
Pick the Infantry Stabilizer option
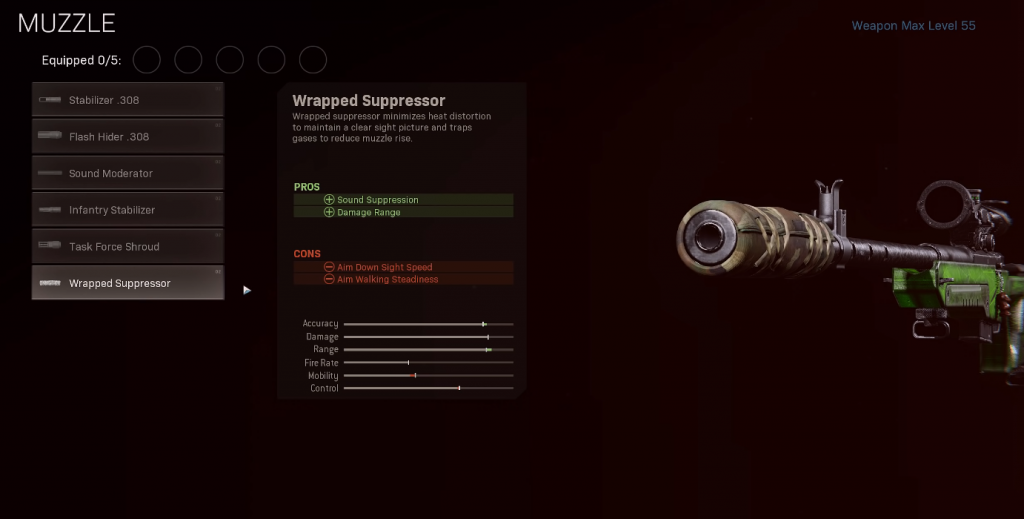pyautogui.click(x=127, y=210)
